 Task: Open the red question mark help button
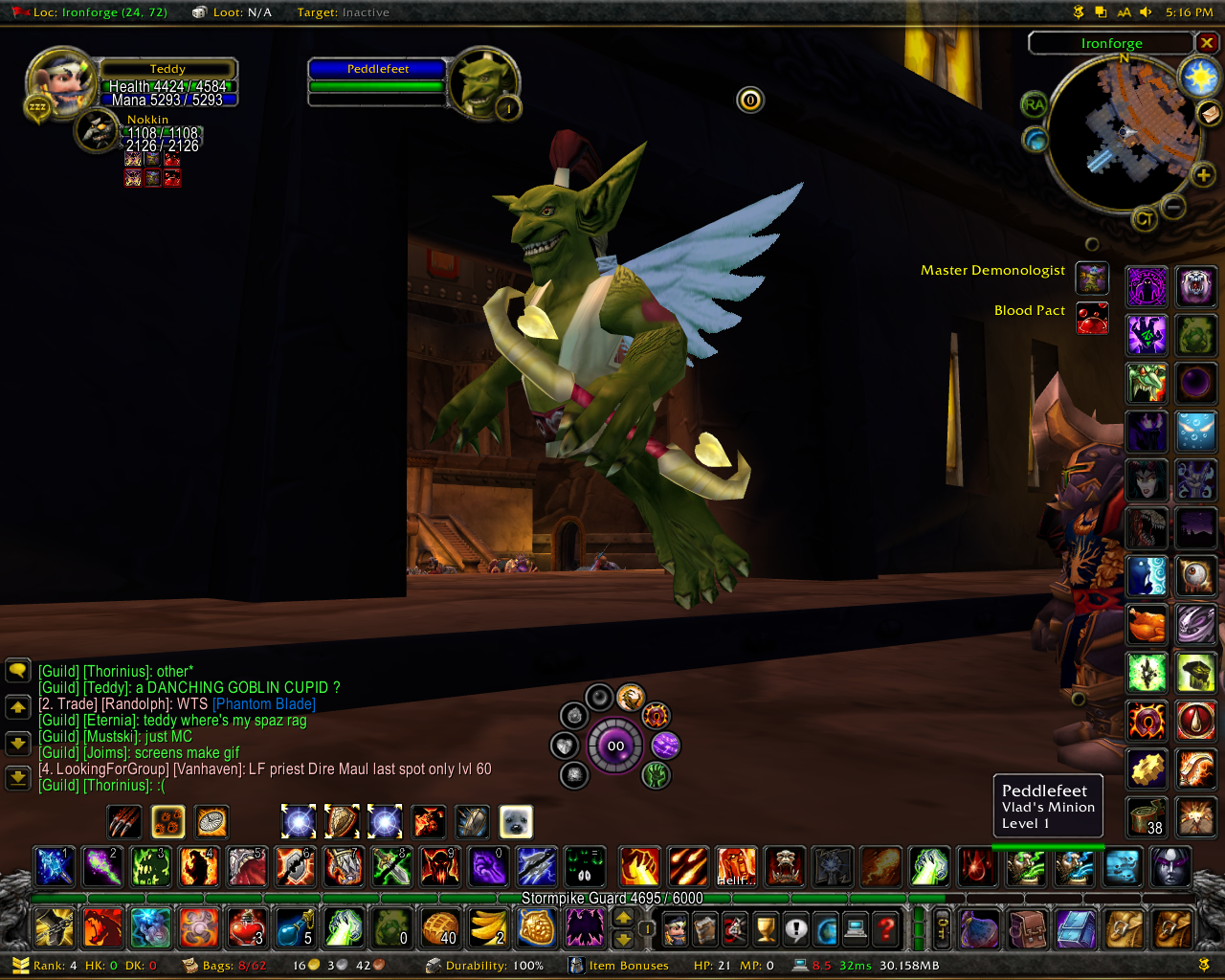(x=886, y=927)
